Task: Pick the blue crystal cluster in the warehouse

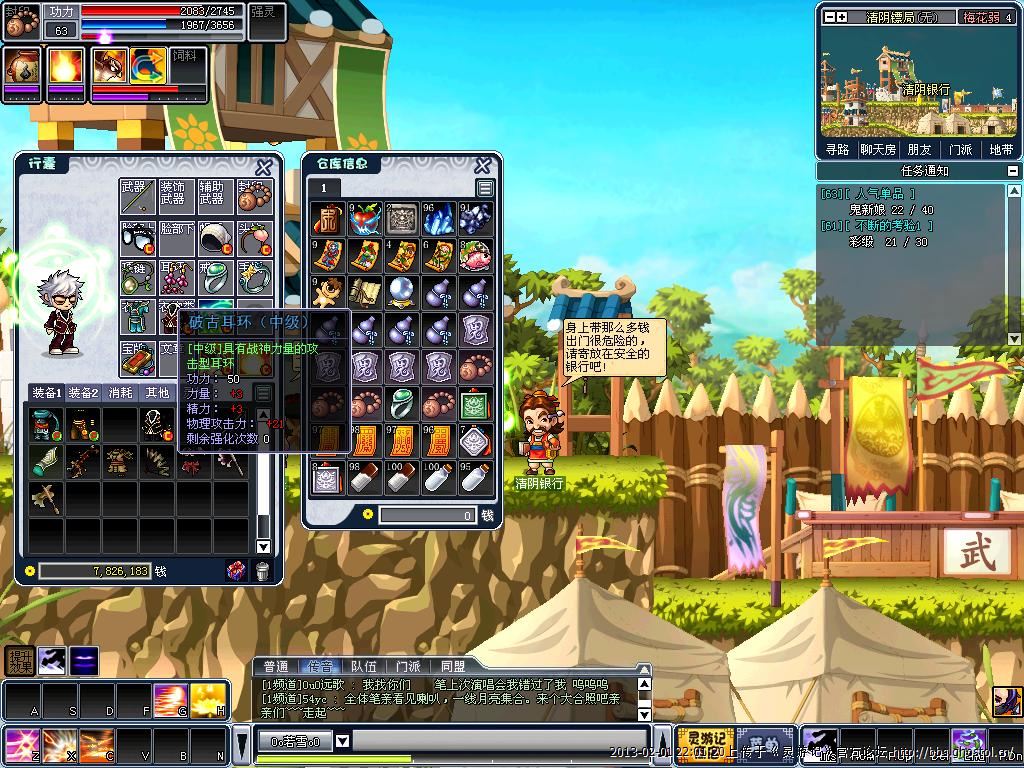Action: (475, 218)
